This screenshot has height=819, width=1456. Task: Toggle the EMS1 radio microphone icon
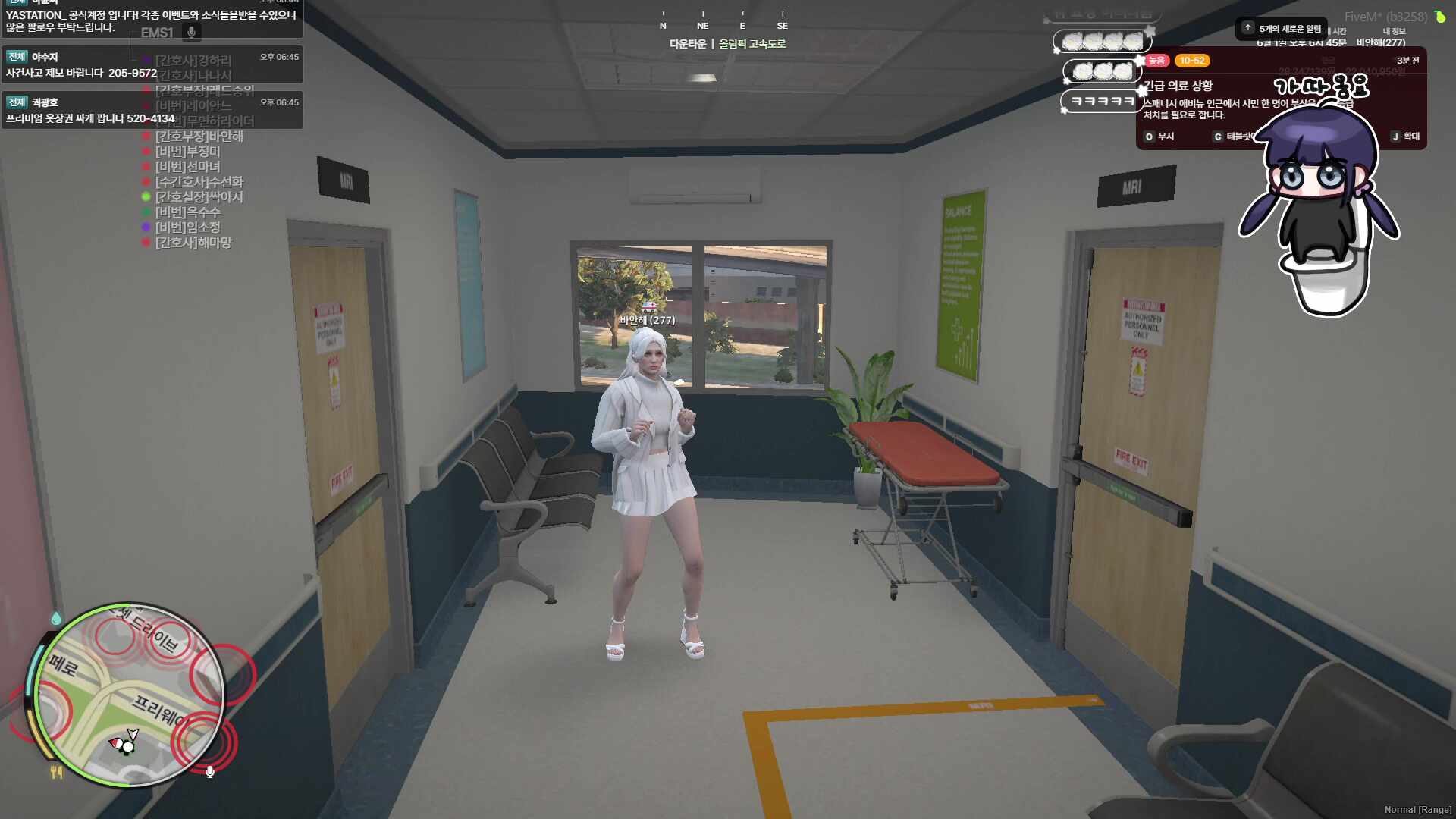coord(192,32)
